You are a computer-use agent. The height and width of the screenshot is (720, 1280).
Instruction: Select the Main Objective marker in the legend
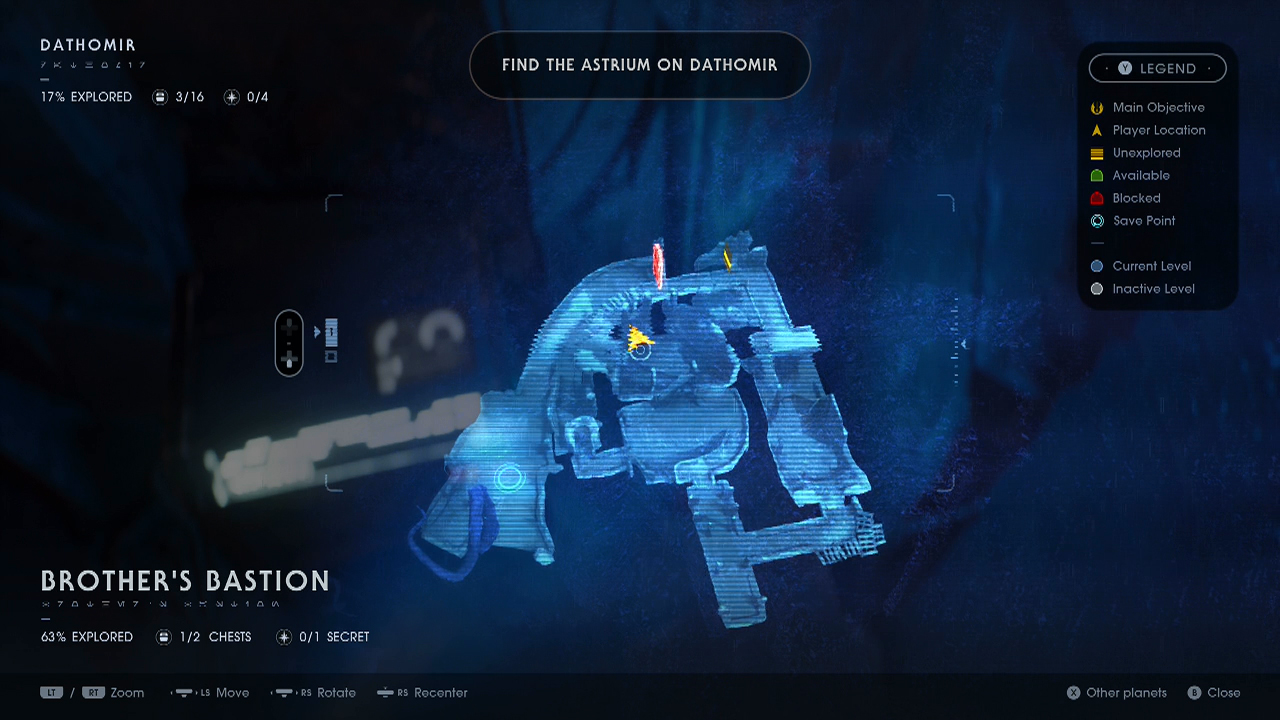tap(1096, 107)
